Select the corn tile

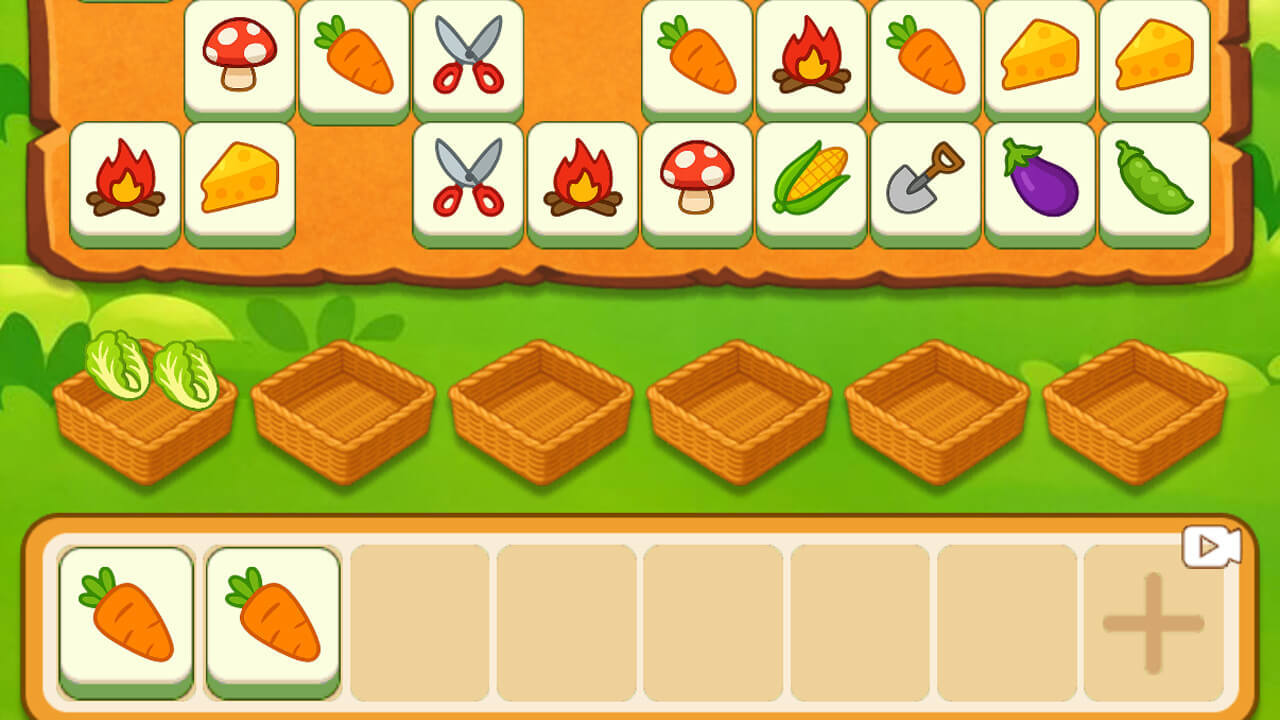(811, 180)
